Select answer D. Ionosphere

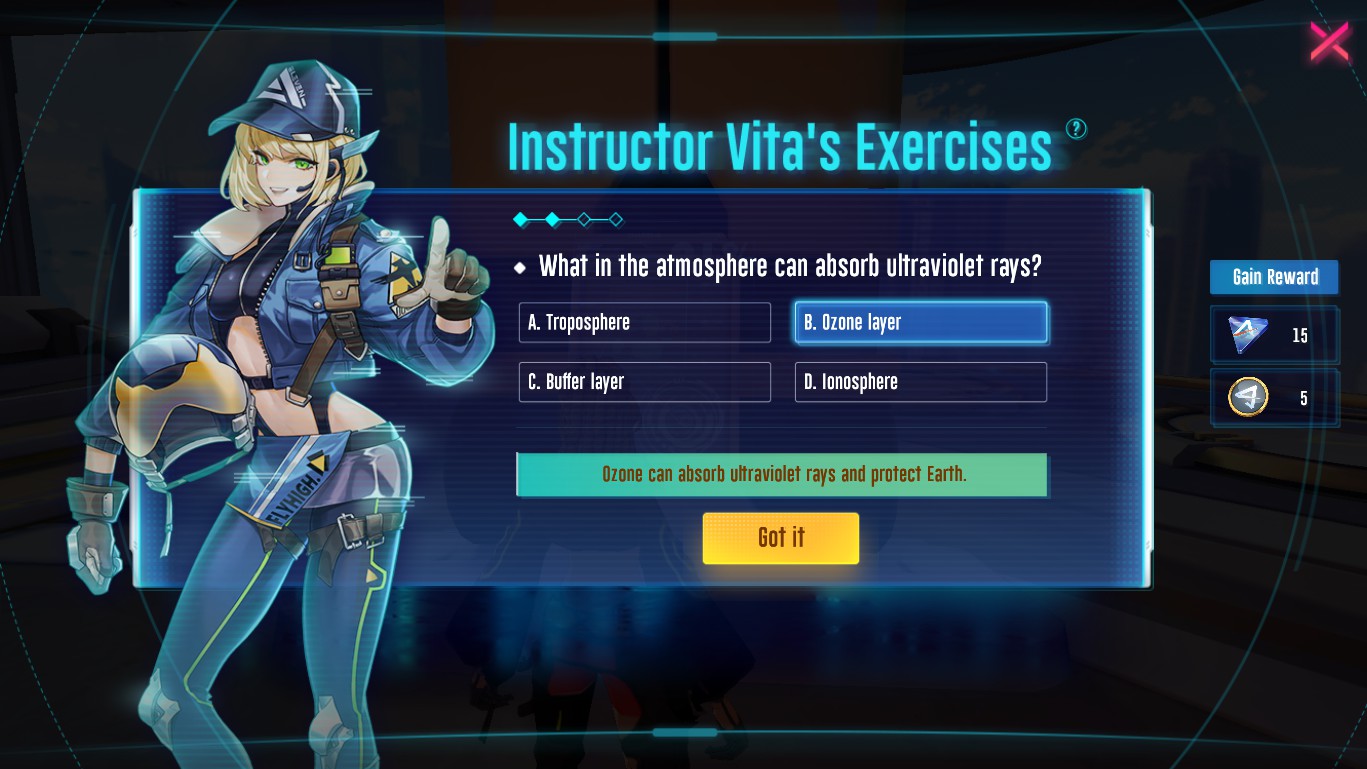[920, 382]
